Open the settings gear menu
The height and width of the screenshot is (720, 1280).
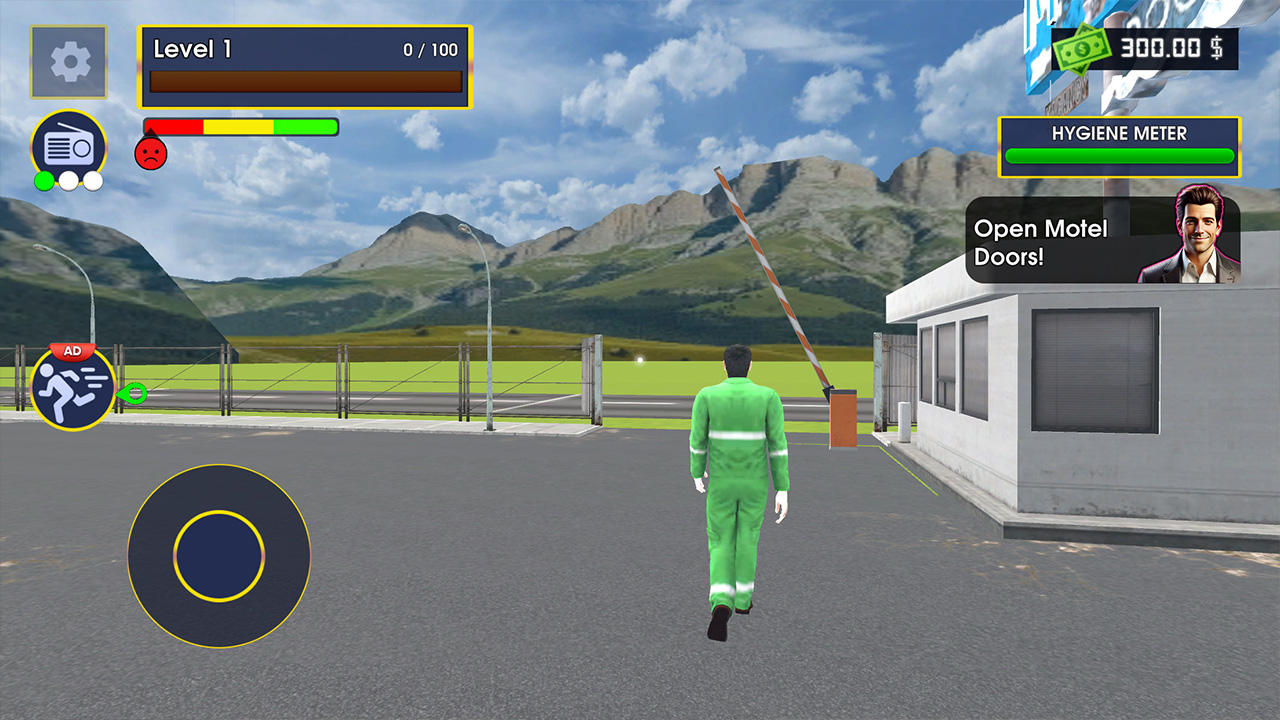click(x=68, y=63)
